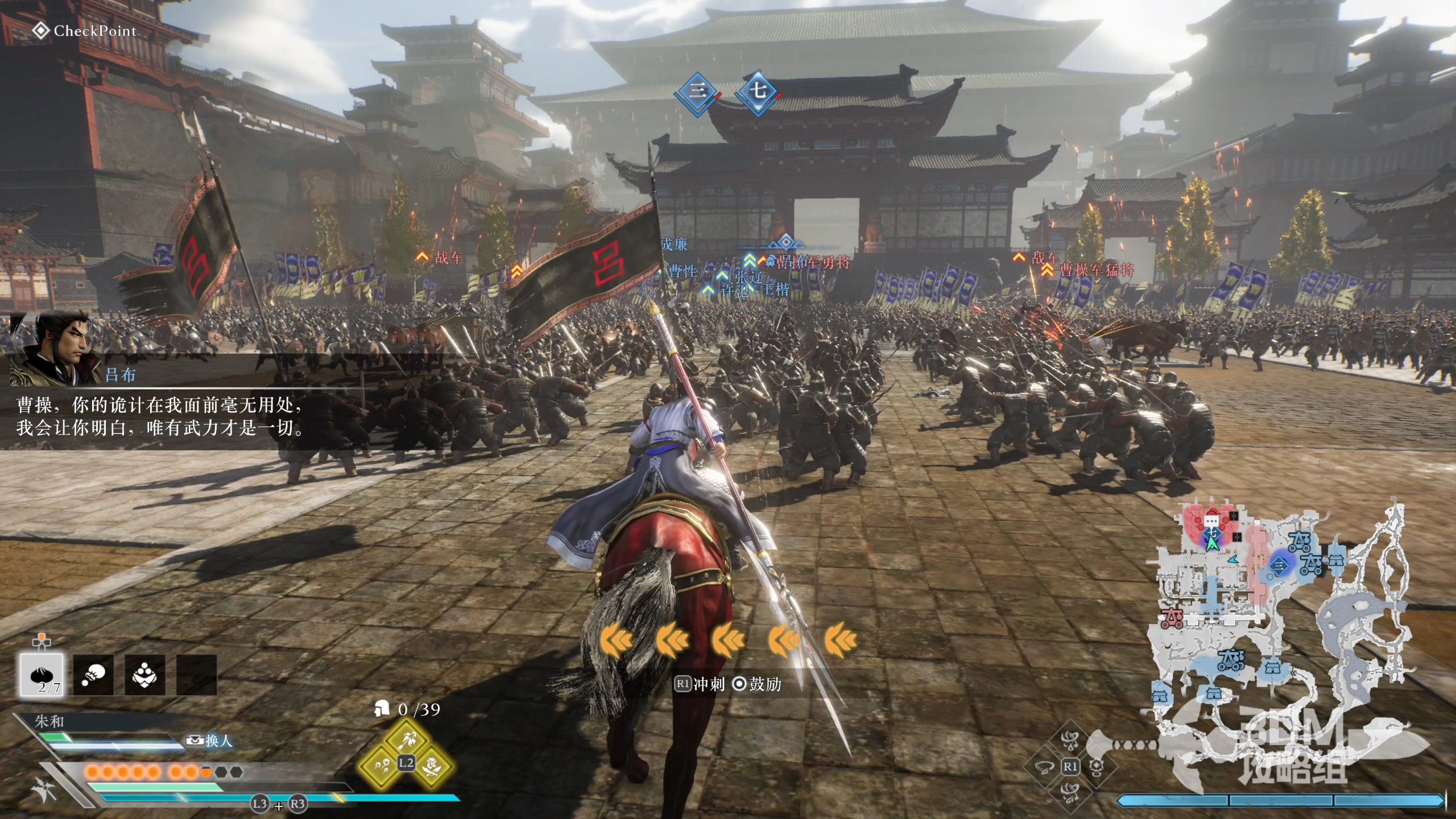The height and width of the screenshot is (819, 1456).
Task: Select the left battle art diamond icon
Action: [1045, 766]
